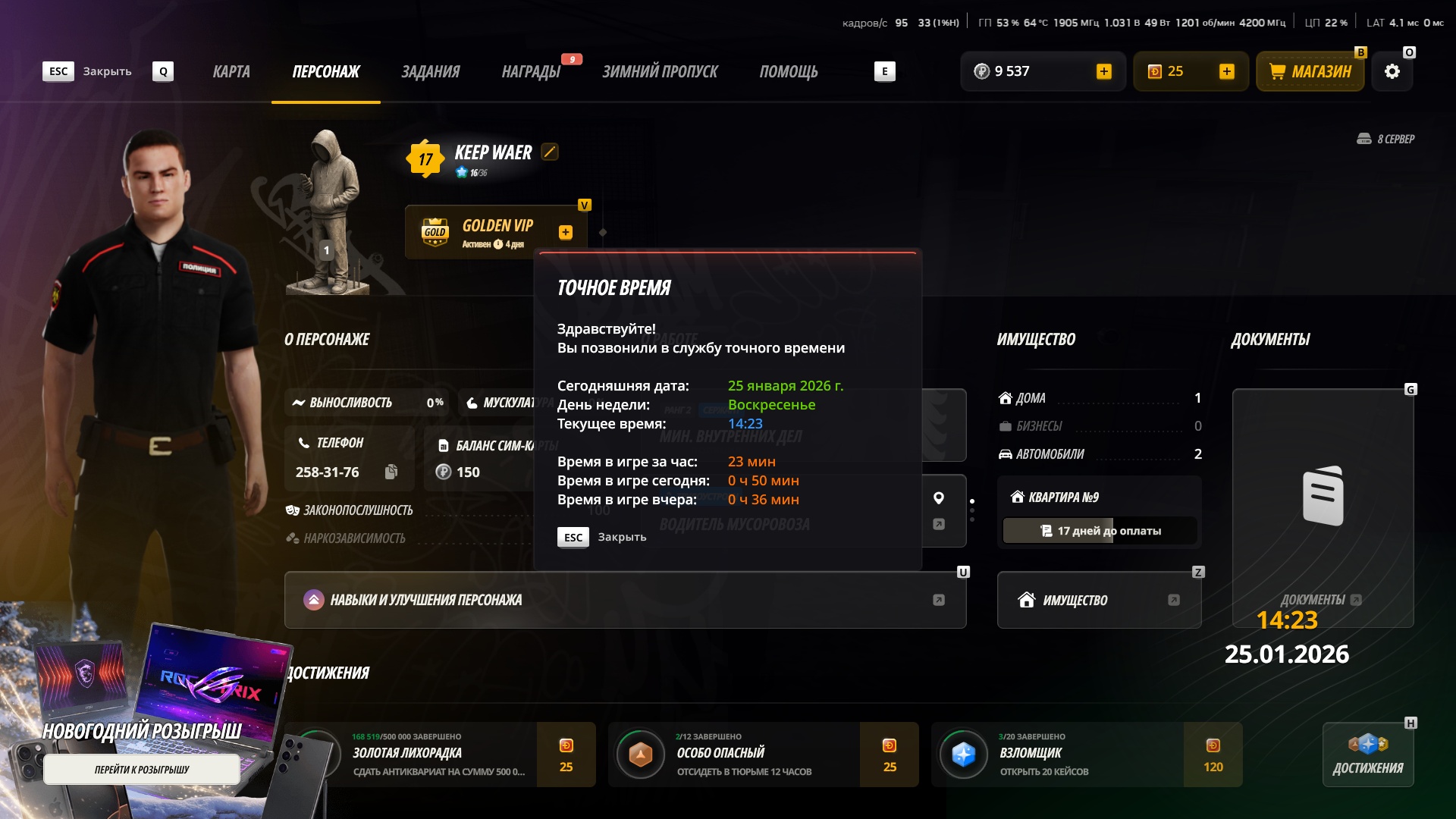Select the Золотая лихорадка achievement

point(440,755)
